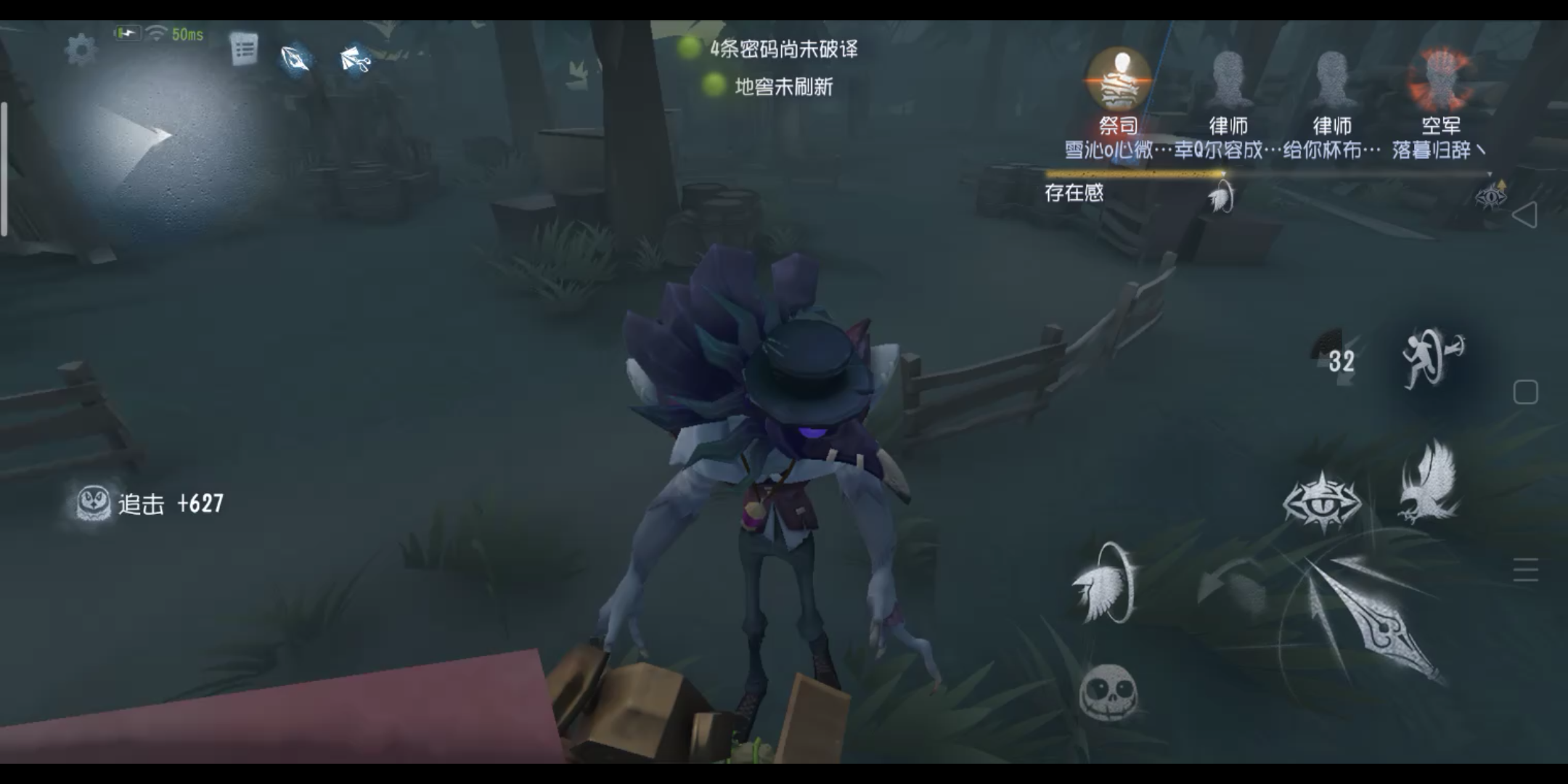Click the 存在感 presence progress bar

pyautogui.click(x=1132, y=174)
